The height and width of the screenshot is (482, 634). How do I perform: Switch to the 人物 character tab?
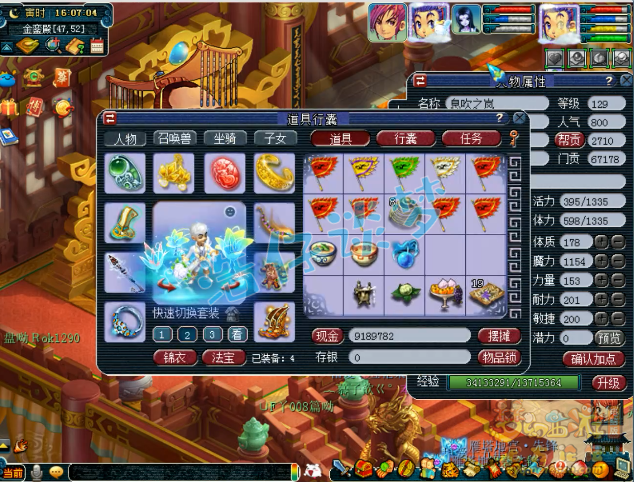coord(126,139)
